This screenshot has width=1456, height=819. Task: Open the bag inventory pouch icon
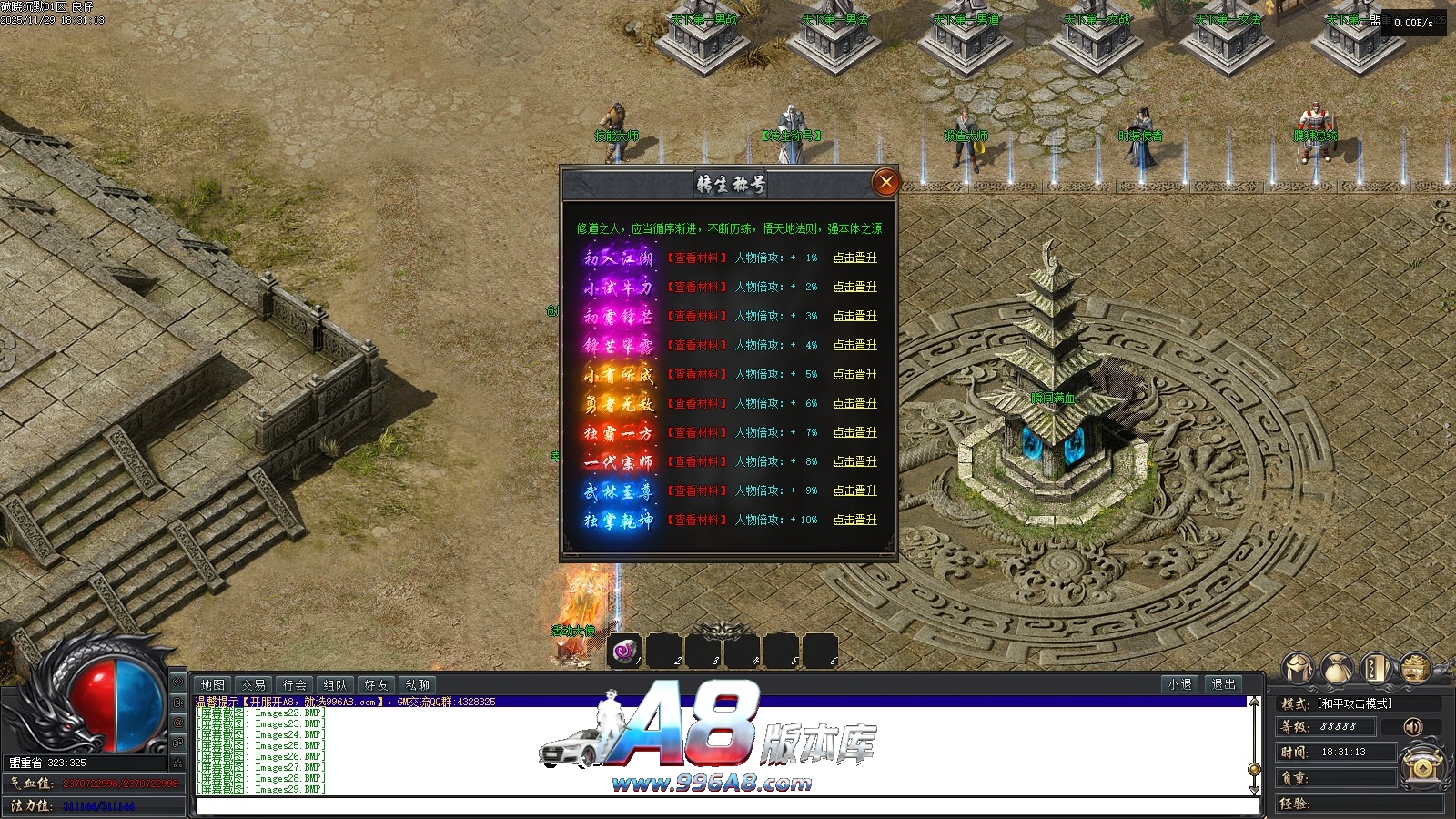(x=1337, y=669)
